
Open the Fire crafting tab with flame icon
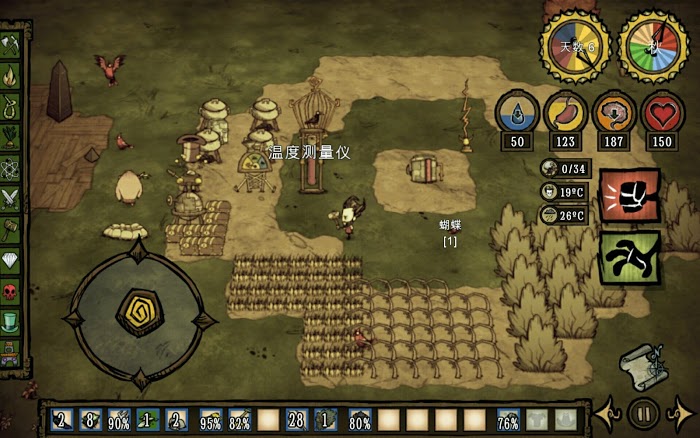click(11, 75)
